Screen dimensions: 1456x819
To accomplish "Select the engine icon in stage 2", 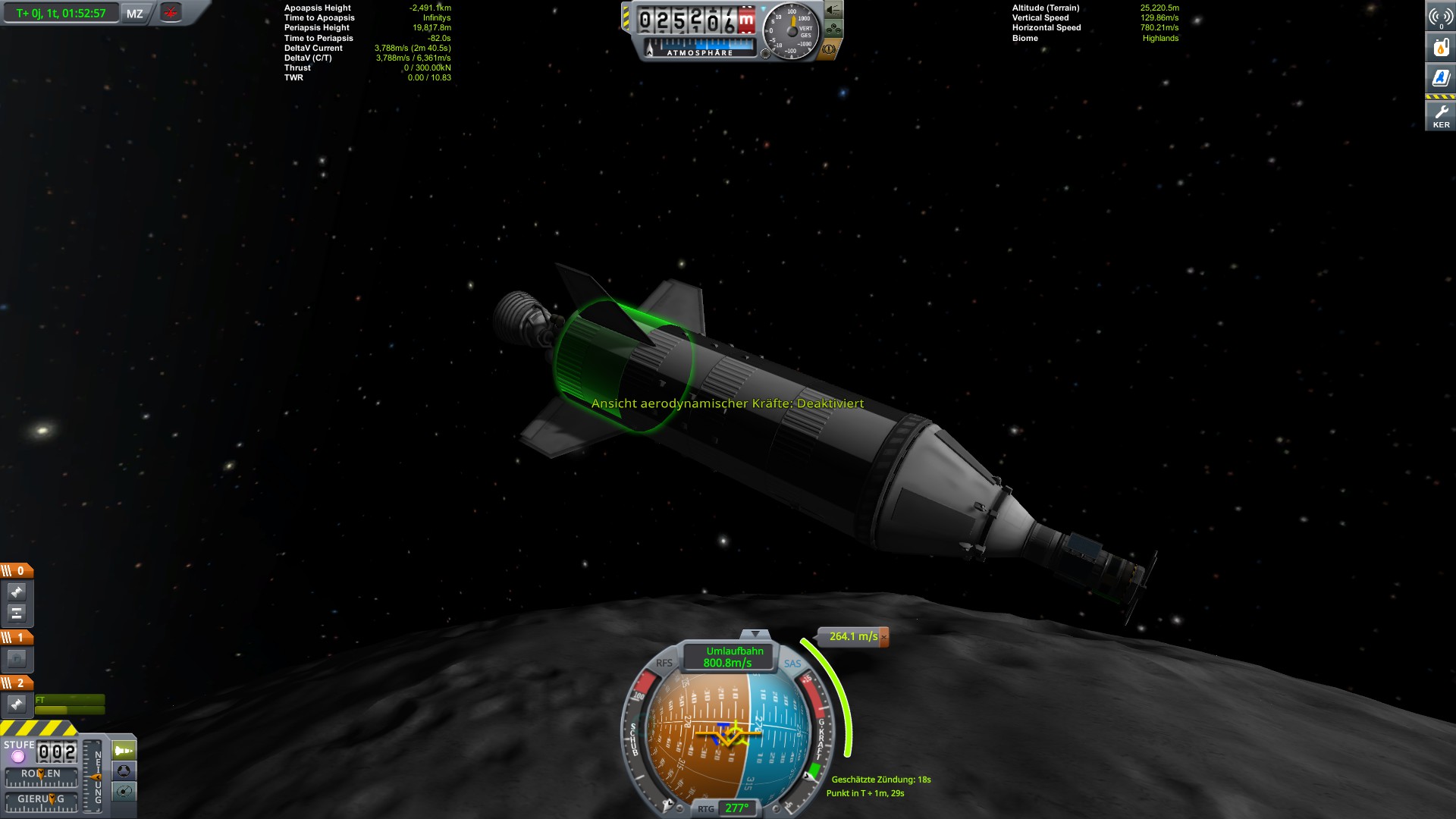I will pos(17,704).
